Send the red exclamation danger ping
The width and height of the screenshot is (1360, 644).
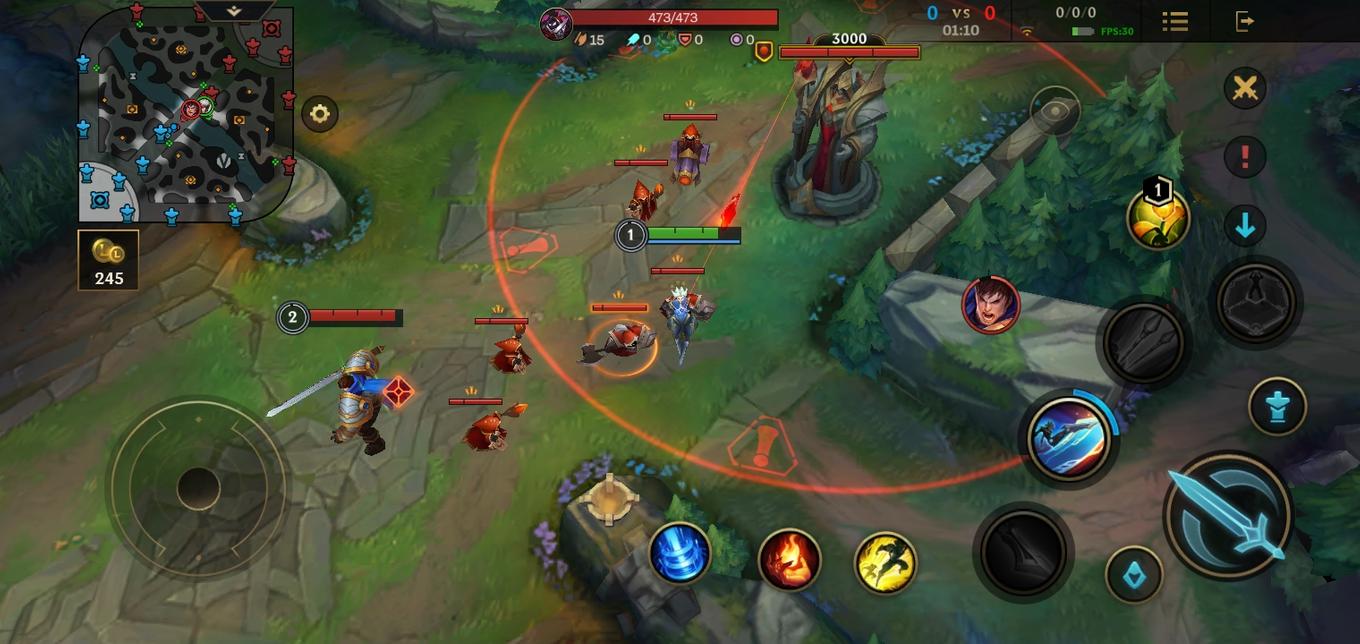coord(1245,157)
